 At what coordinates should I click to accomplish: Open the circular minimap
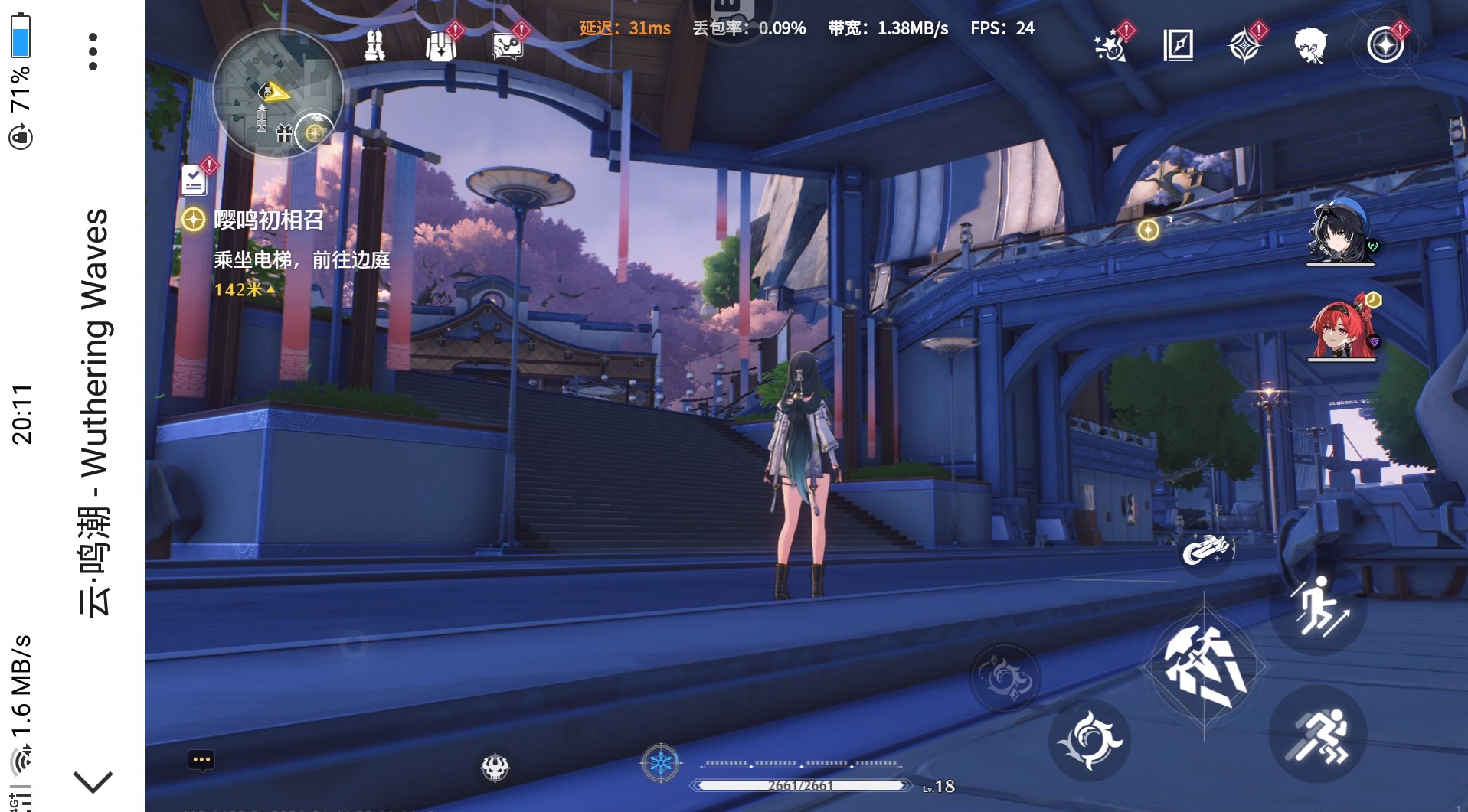pyautogui.click(x=277, y=93)
